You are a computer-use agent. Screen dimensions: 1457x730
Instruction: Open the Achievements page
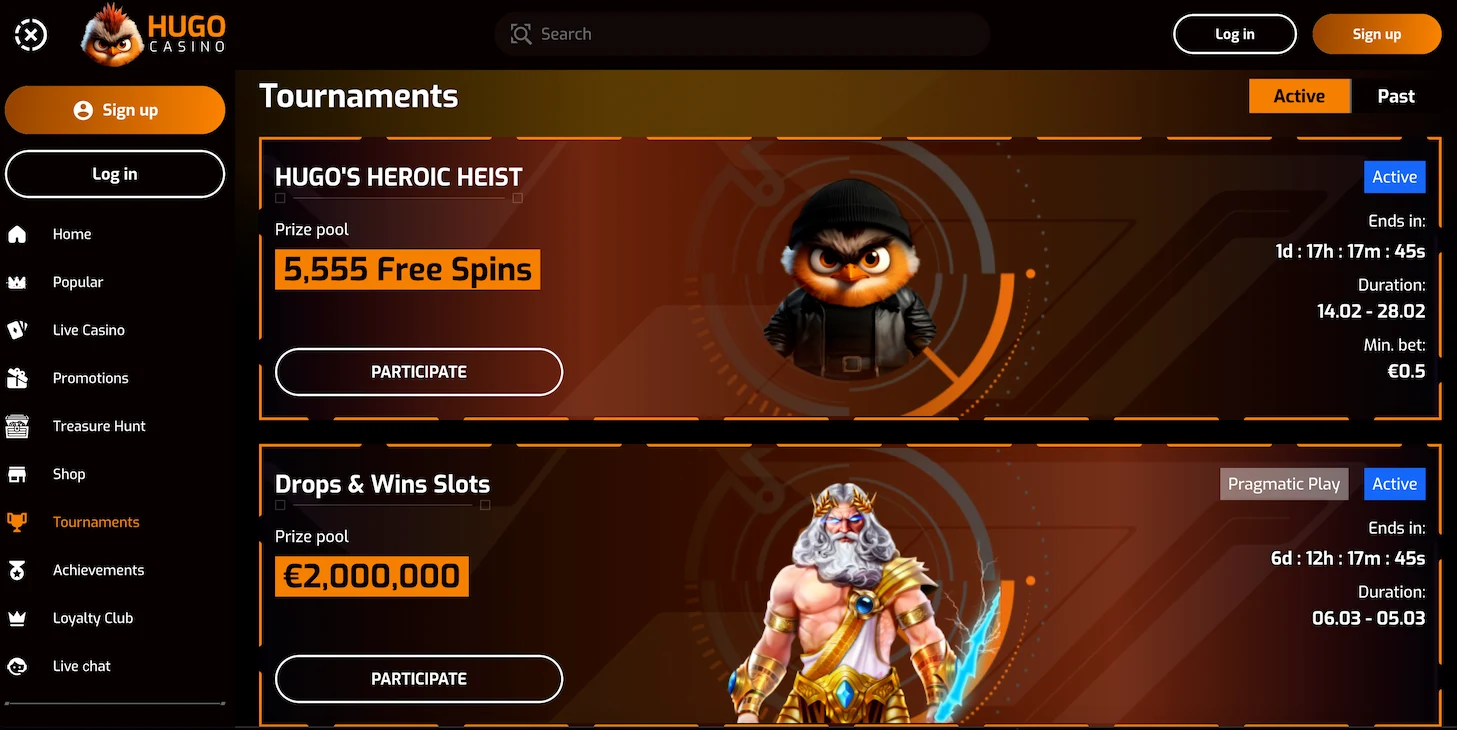pos(98,569)
